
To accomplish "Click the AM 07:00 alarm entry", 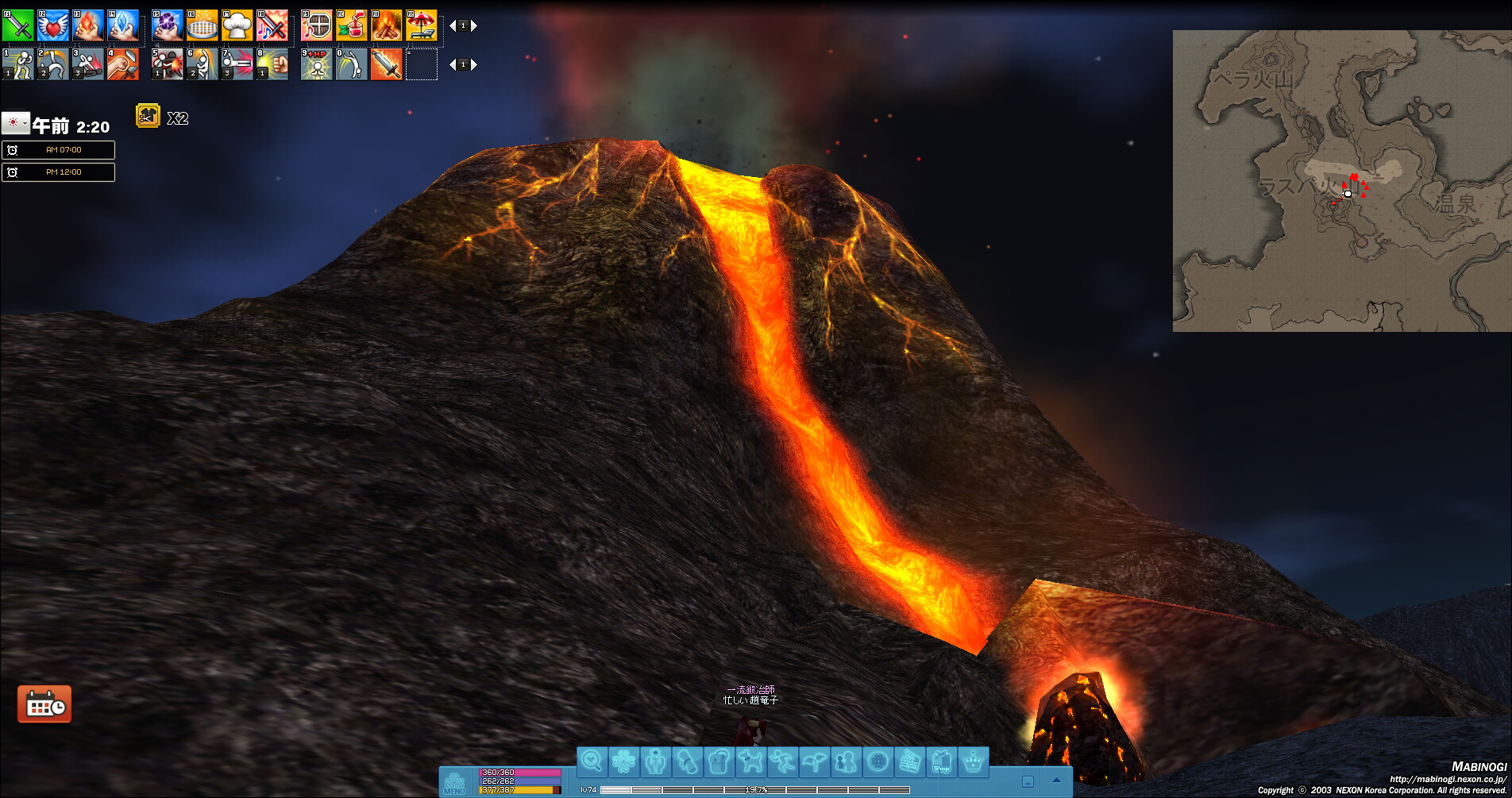I will coord(59,150).
